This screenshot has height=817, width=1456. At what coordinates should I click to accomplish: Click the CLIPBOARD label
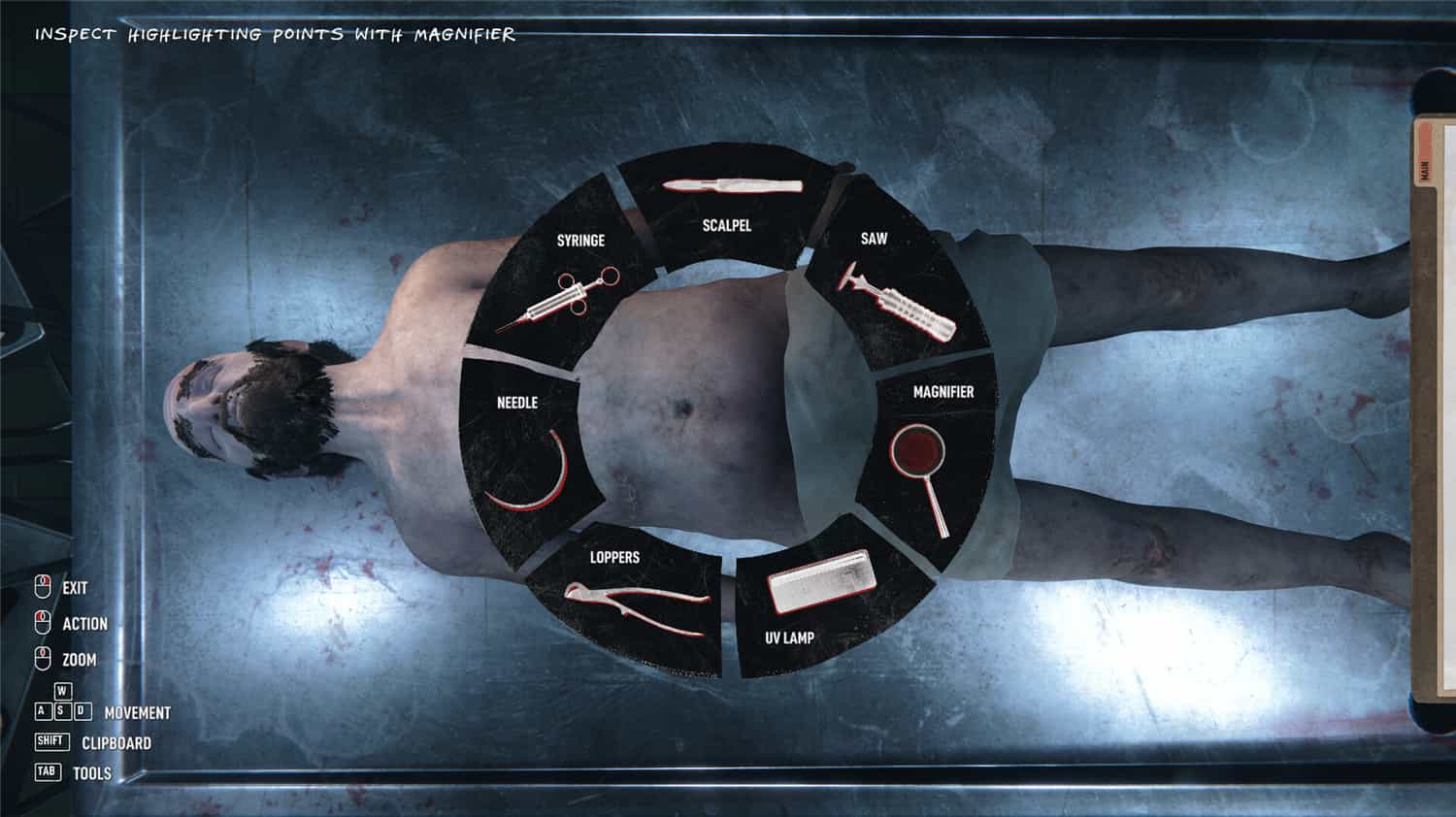coord(118,743)
